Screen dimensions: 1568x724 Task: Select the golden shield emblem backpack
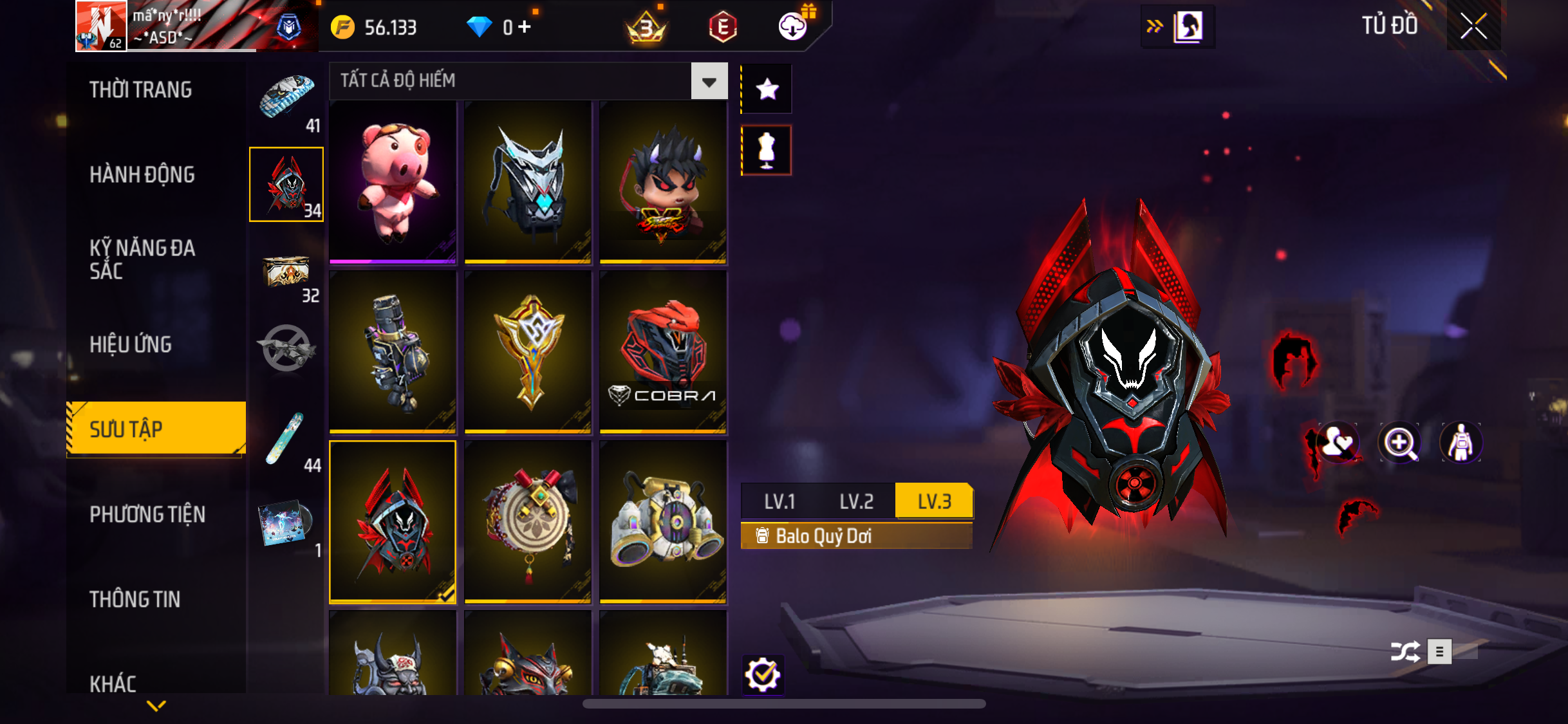coord(528,352)
